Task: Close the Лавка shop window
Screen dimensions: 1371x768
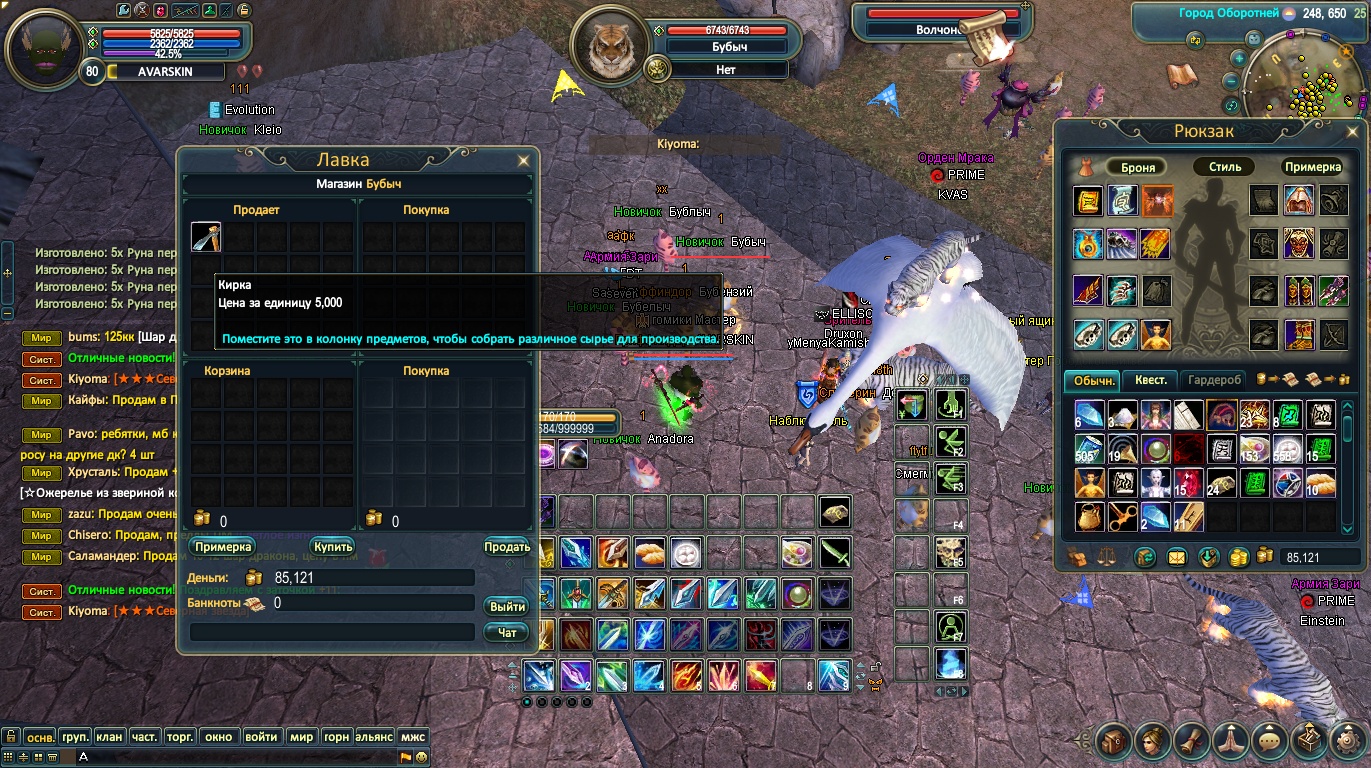Action: tap(523, 160)
